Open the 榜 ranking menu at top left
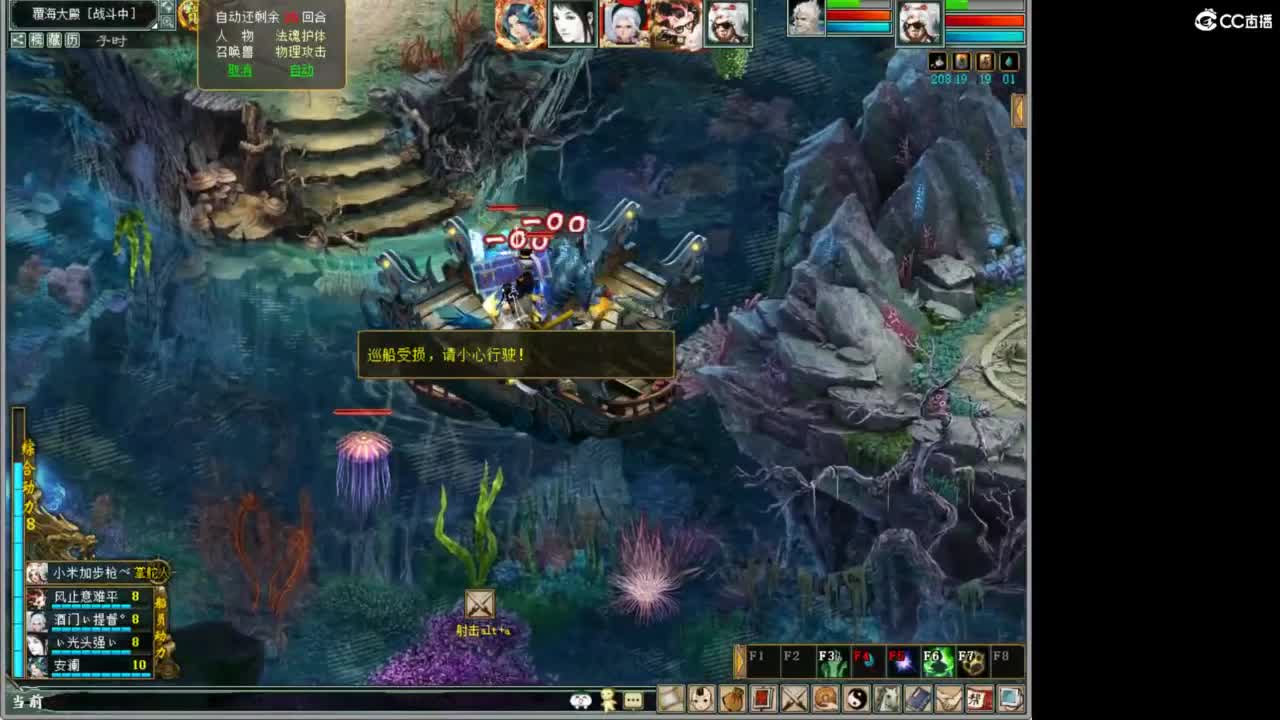1280x720 pixels. 37,39
